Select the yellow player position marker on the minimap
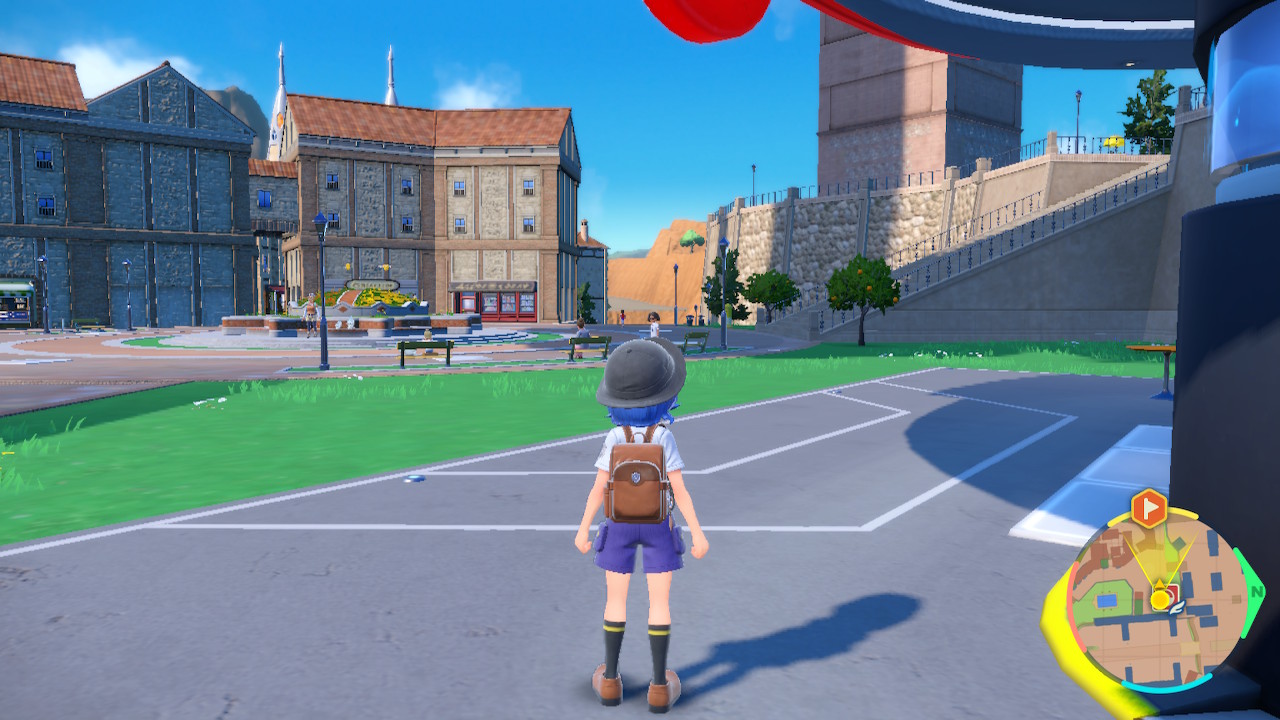Viewport: 1280px width, 720px height. point(1158,599)
